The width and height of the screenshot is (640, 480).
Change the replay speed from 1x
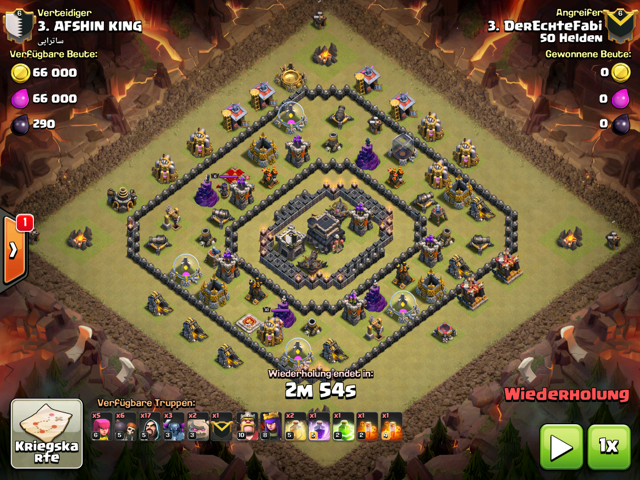click(x=609, y=446)
